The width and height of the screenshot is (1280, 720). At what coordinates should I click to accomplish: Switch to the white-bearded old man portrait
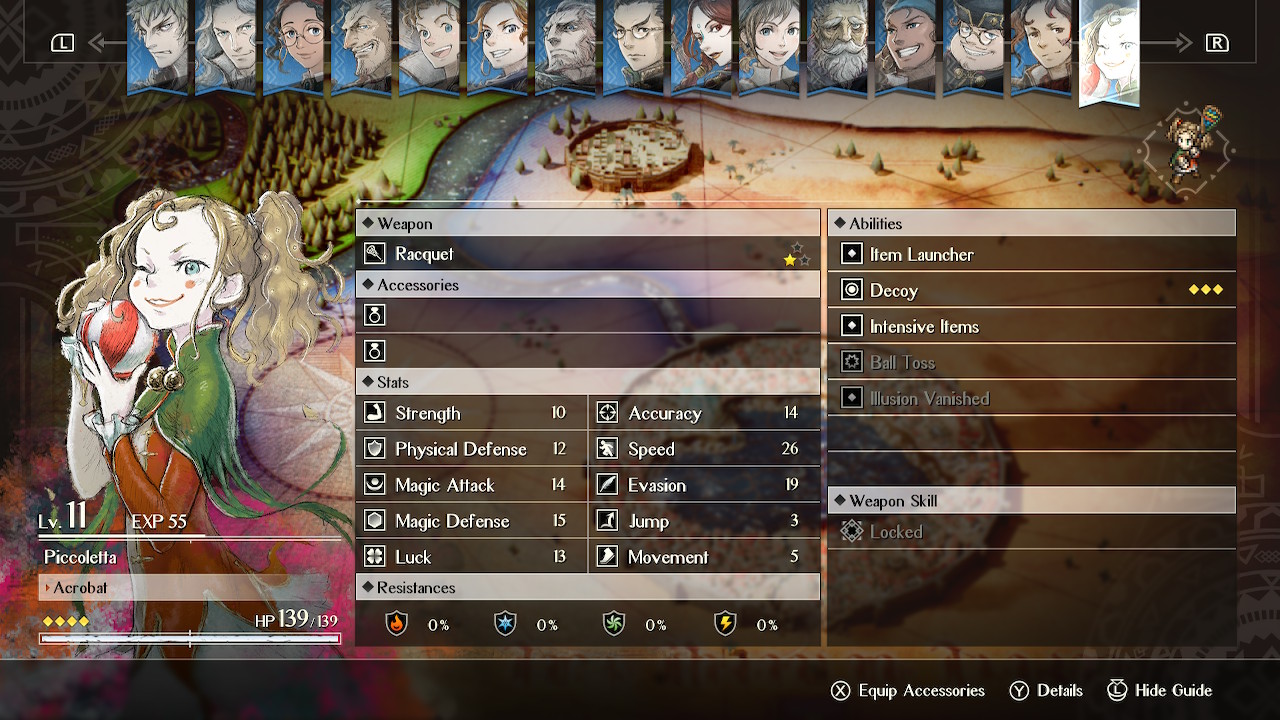coord(837,46)
